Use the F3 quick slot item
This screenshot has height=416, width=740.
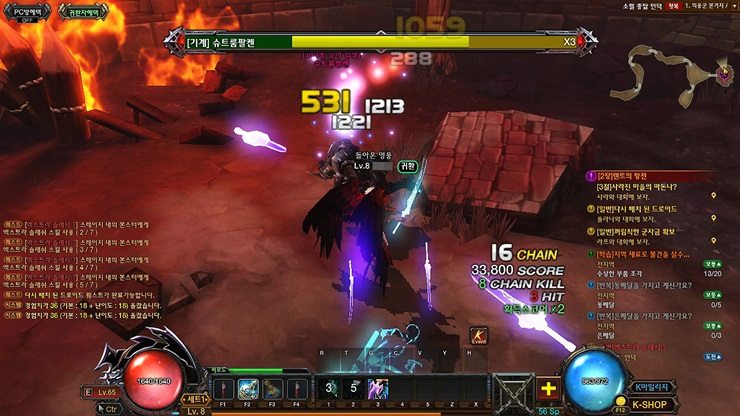(x=271, y=389)
